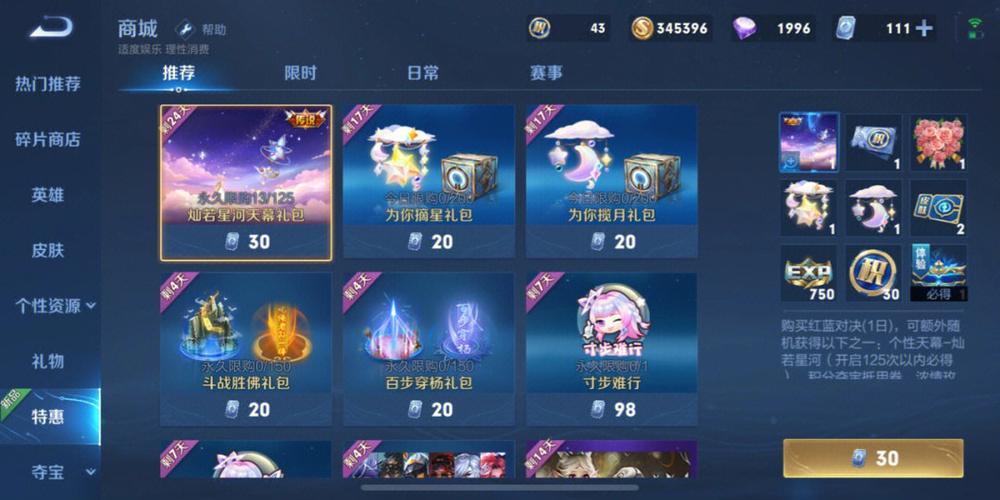Open the 帮助 help page
Image resolution: width=1000 pixels, height=500 pixels.
pyautogui.click(x=202, y=30)
